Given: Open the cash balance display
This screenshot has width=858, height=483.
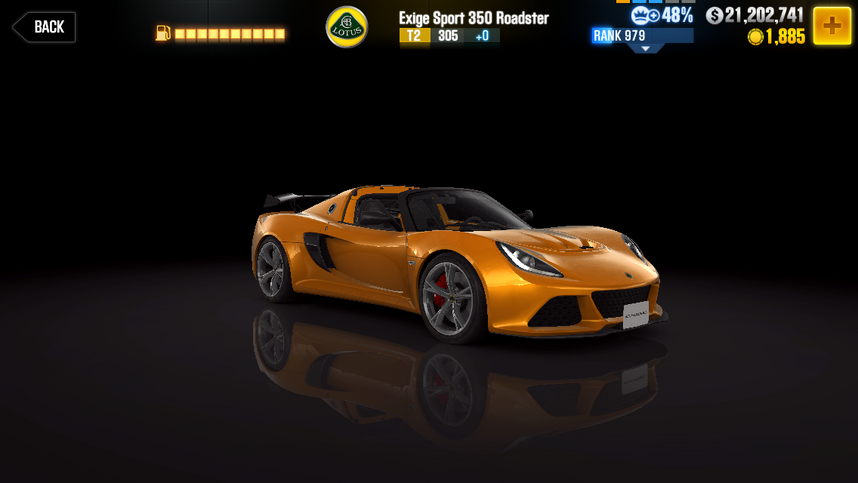Looking at the screenshot, I should pos(754,15).
